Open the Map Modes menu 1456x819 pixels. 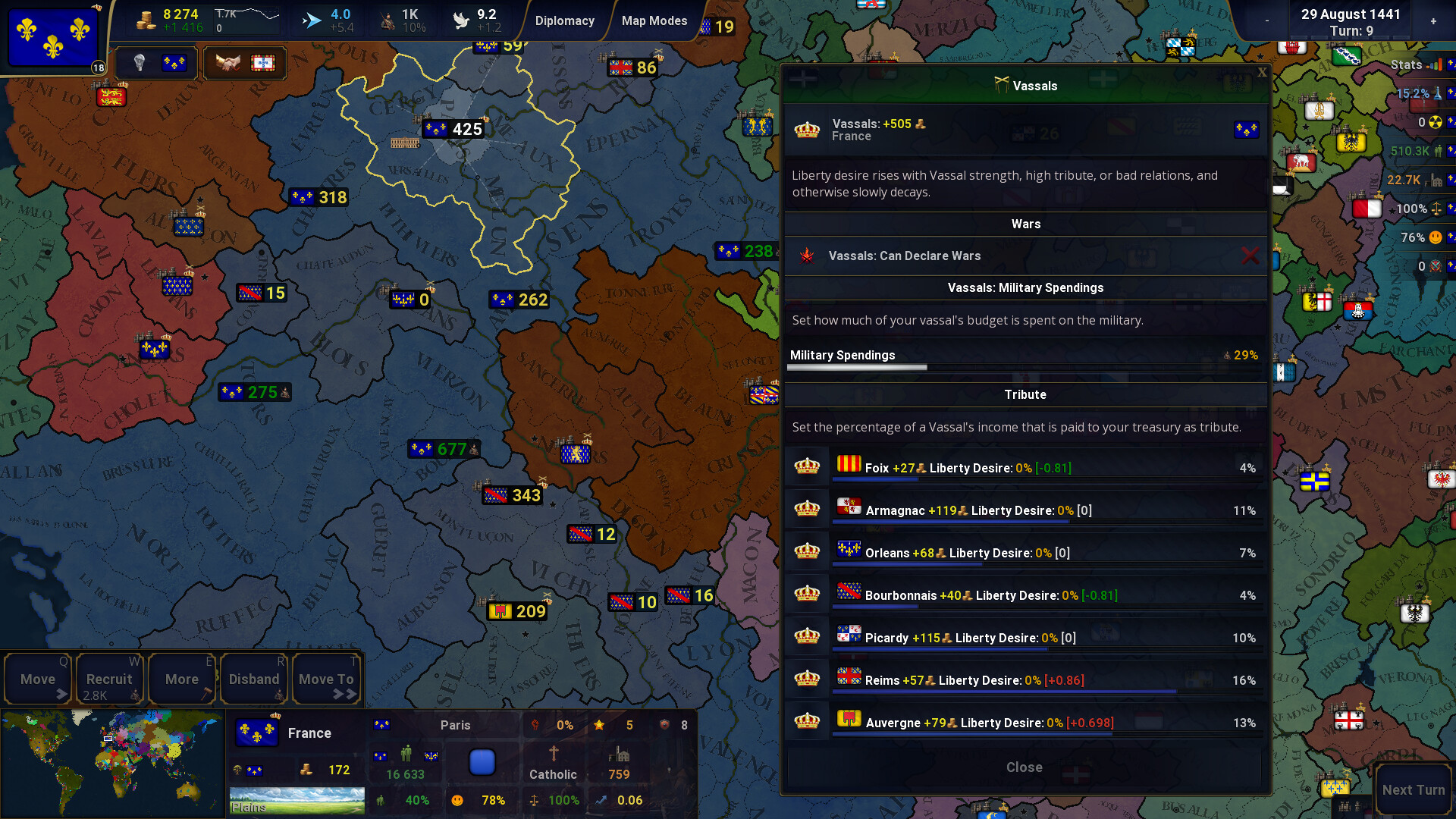[654, 20]
